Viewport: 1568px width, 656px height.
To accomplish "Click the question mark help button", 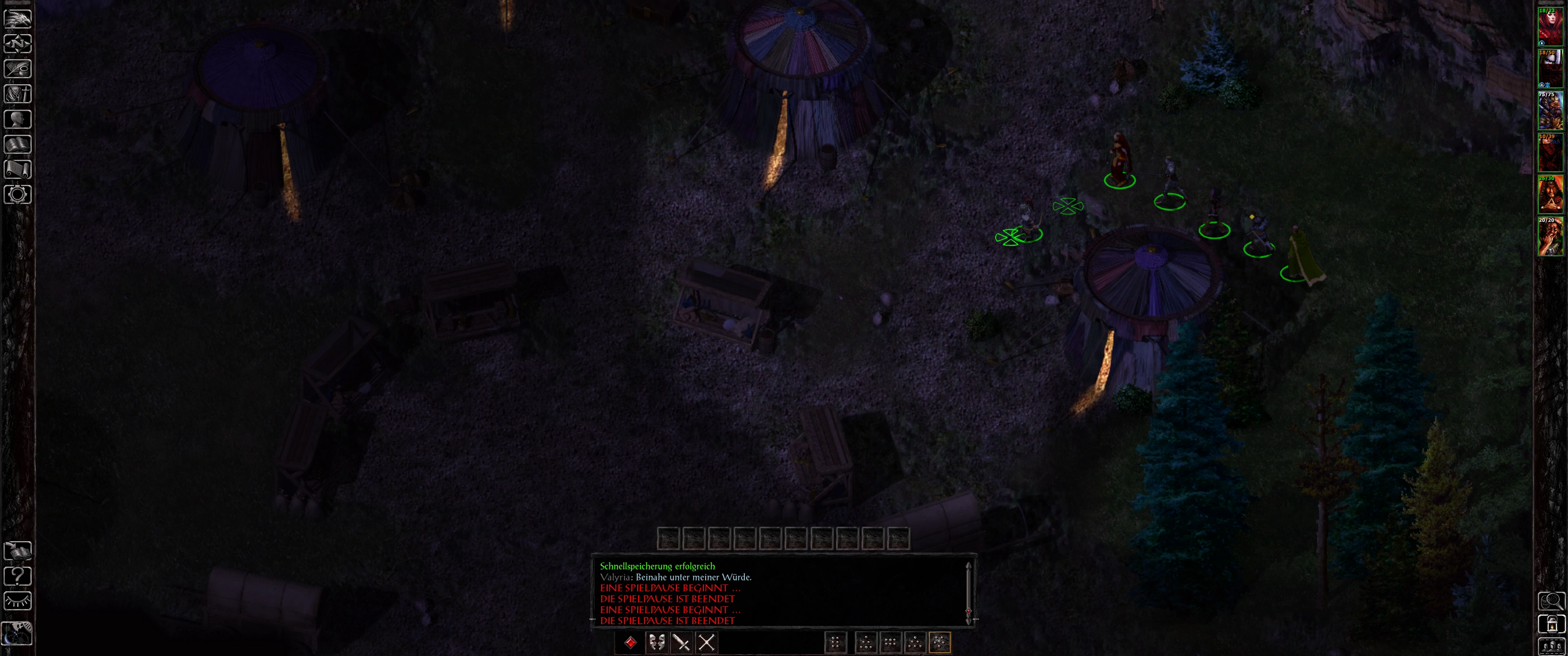I will point(18,576).
